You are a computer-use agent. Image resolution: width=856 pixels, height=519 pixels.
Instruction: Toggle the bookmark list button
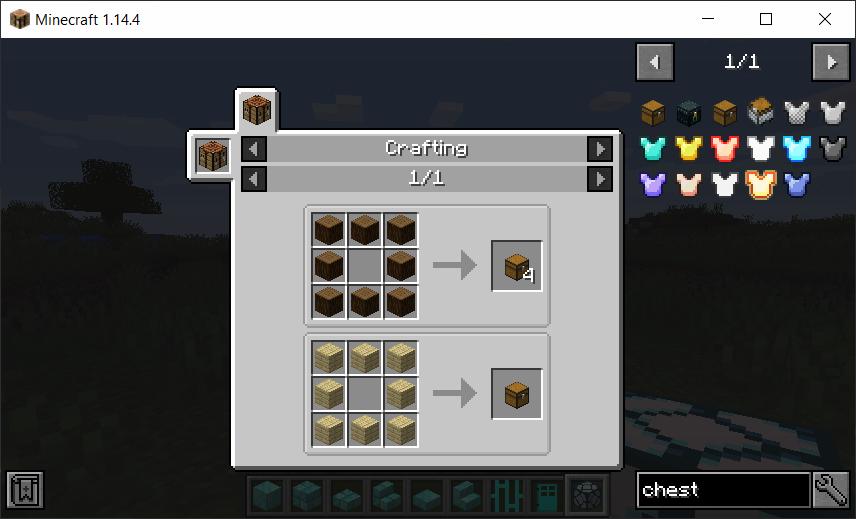click(24, 490)
